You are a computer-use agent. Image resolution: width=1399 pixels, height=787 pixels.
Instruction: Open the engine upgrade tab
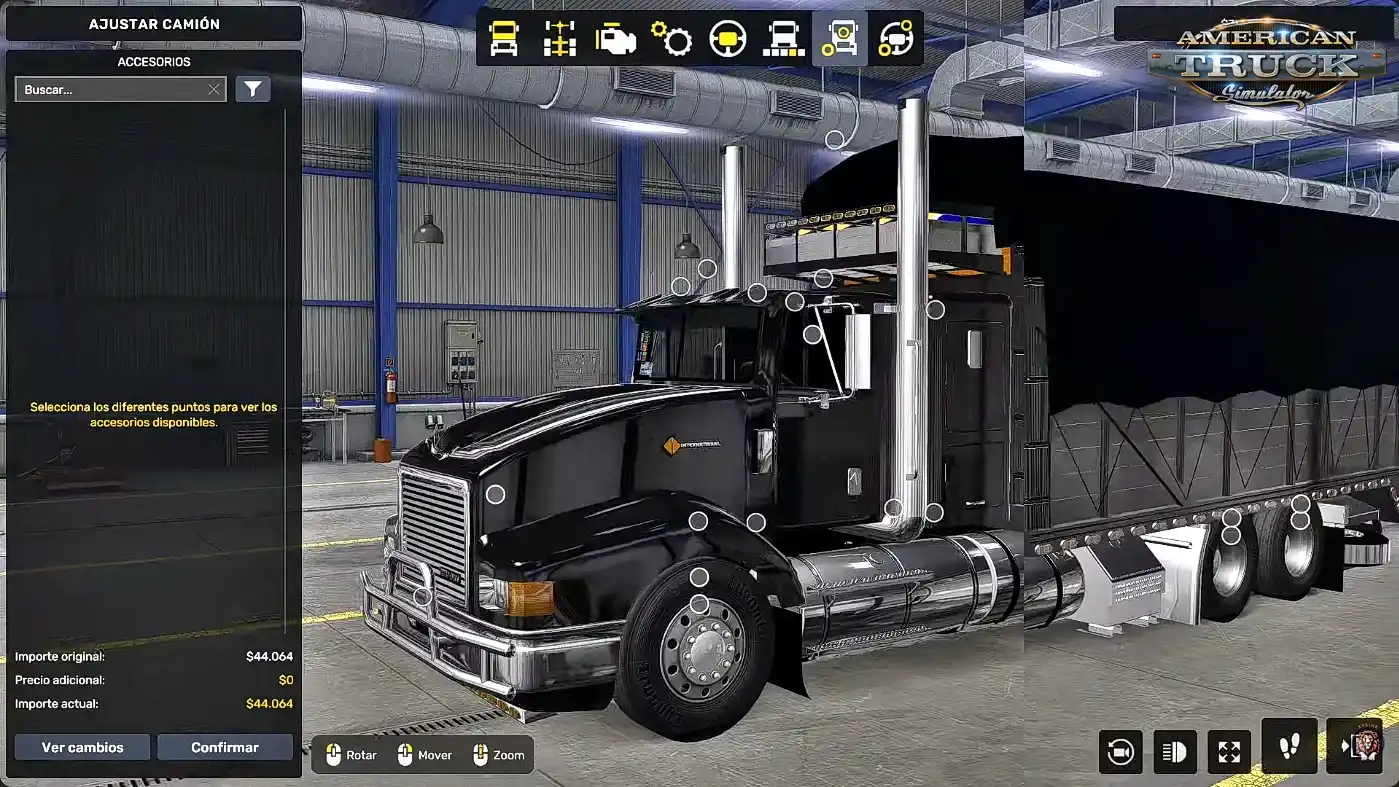coord(616,39)
